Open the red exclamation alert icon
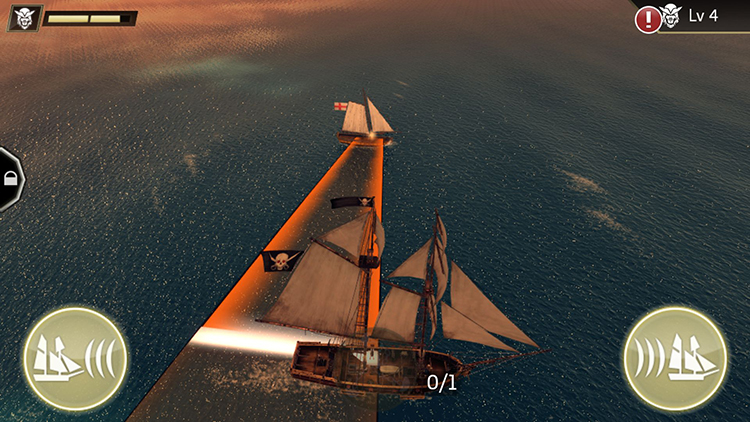This screenshot has width=750, height=422. point(646,17)
